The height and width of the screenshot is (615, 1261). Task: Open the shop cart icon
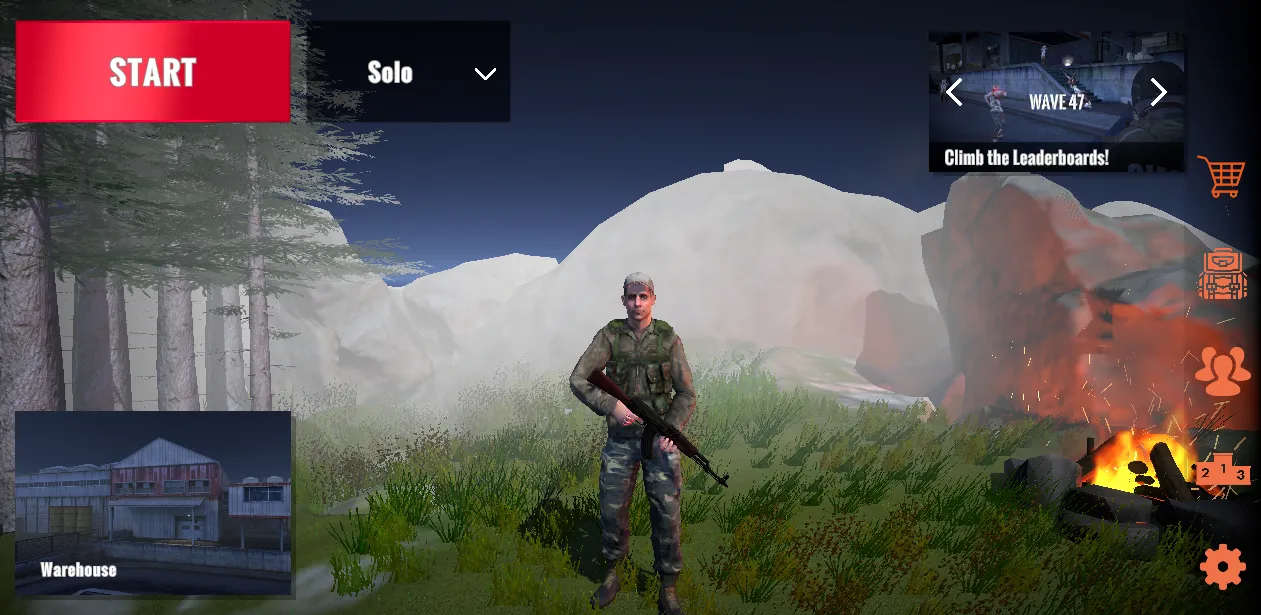(1221, 177)
